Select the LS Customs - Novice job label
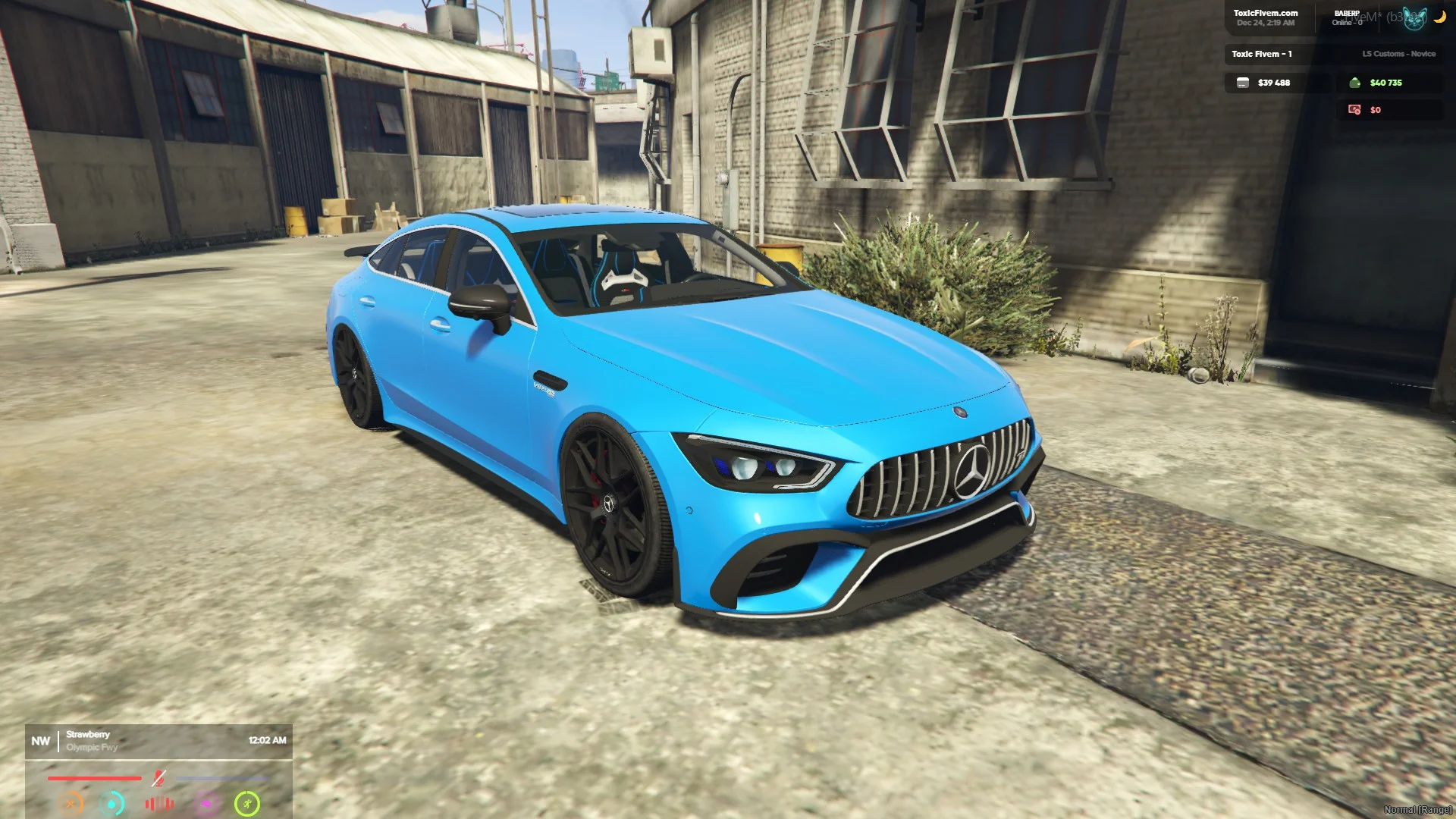The image size is (1456, 819). coord(1398,54)
